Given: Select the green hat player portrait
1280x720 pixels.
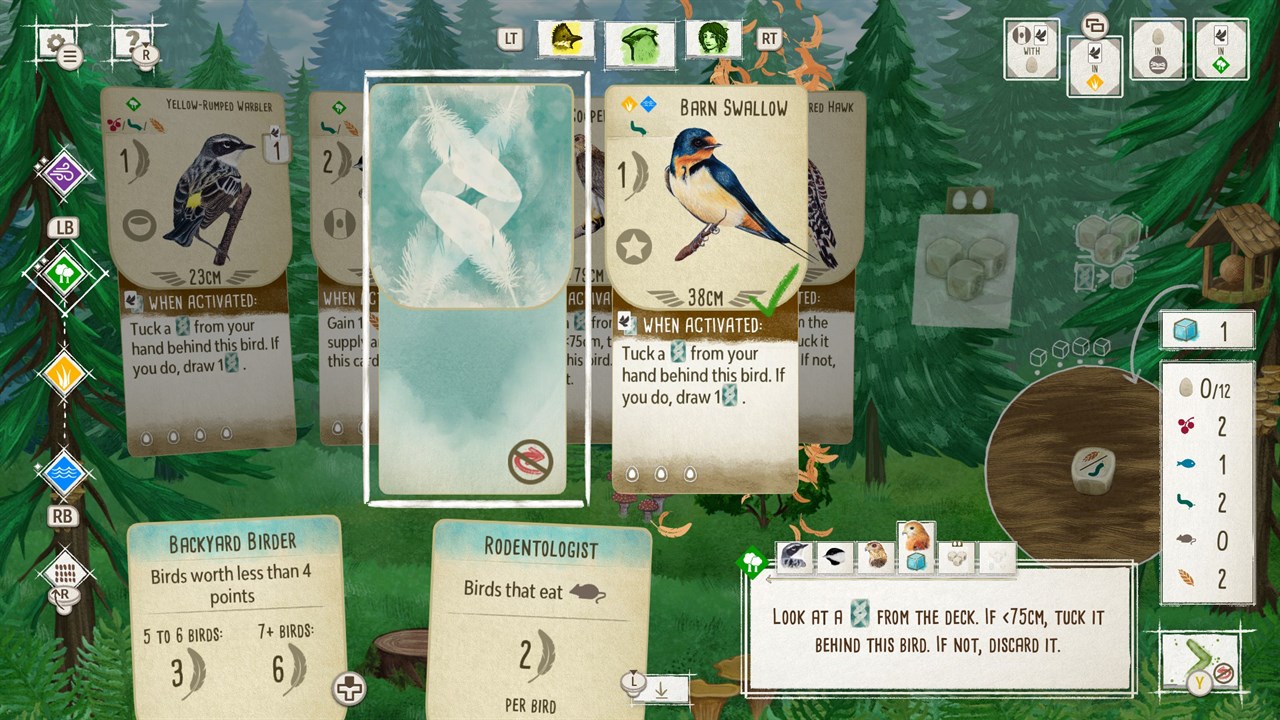Looking at the screenshot, I should [x=639, y=40].
